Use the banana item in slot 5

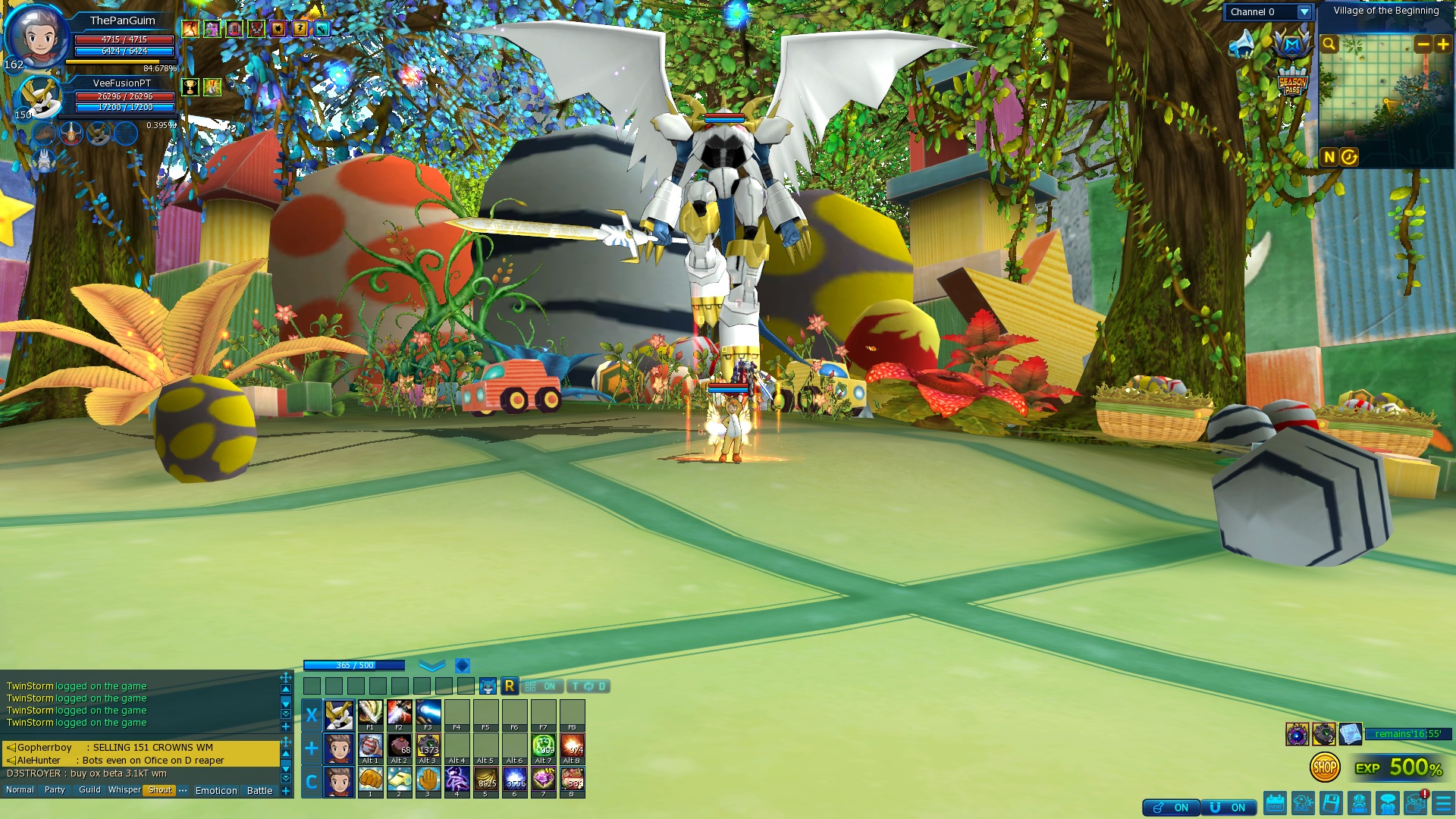coord(486,780)
